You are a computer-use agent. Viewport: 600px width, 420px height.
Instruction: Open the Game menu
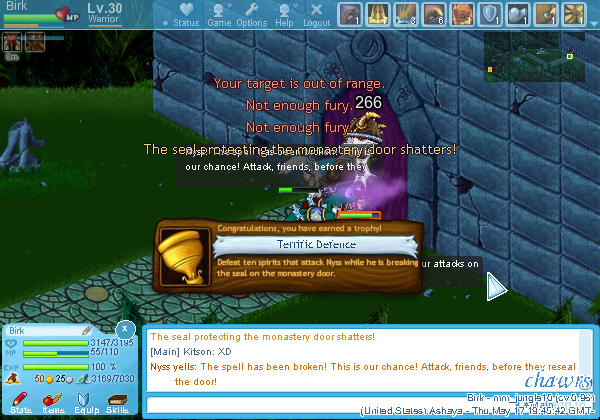point(219,15)
